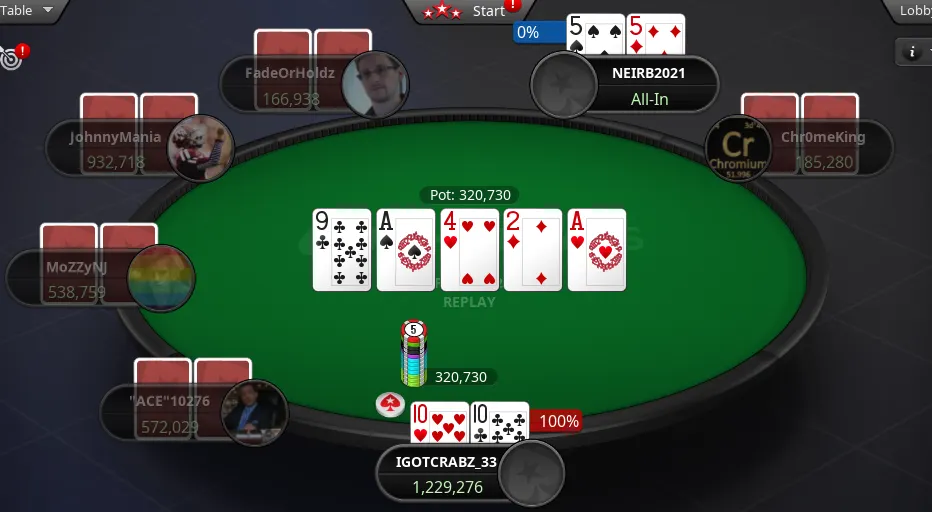
Task: Select player IGOTCRABZ_33's name plate
Action: (445, 474)
